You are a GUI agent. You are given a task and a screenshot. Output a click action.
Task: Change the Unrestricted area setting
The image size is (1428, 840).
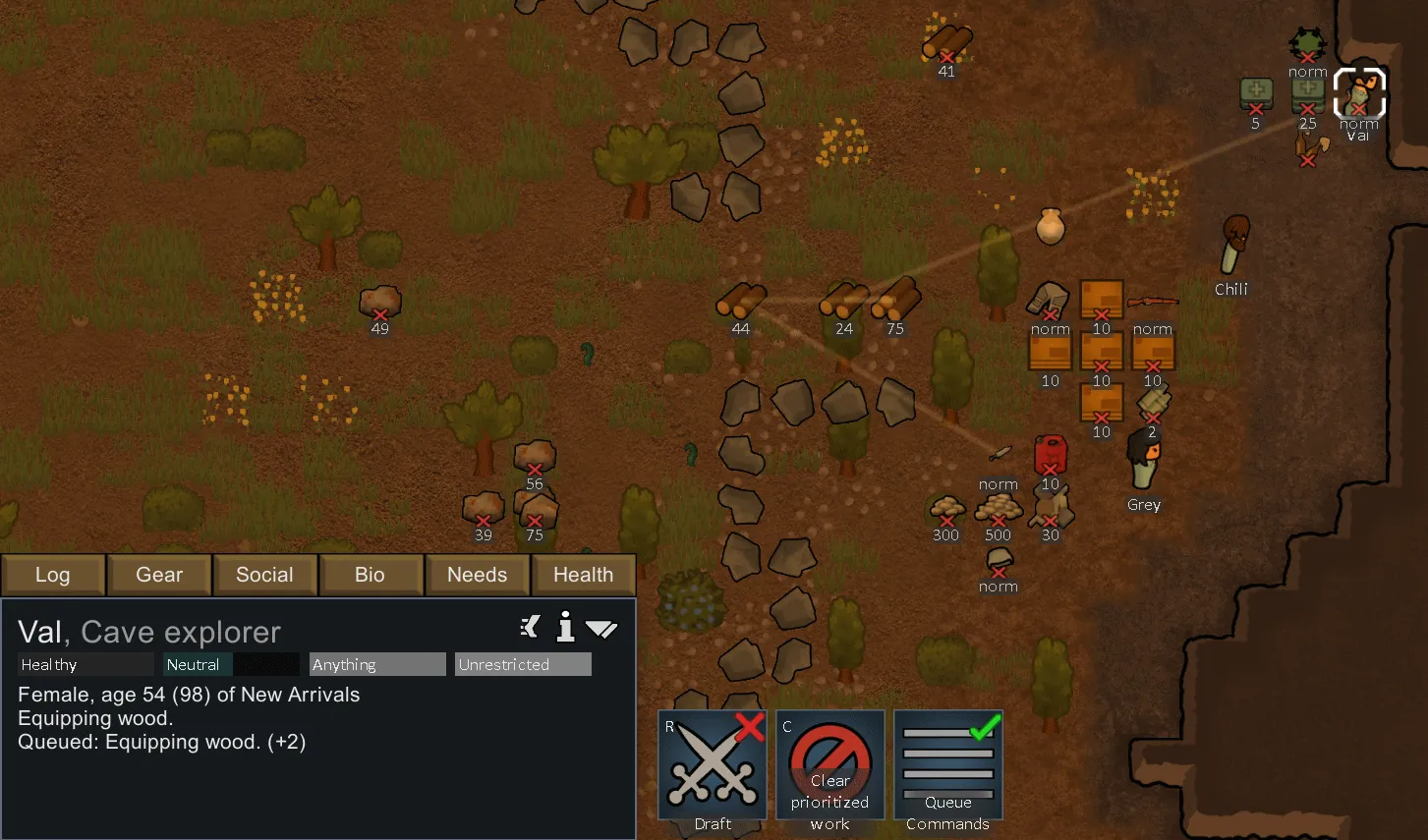[523, 665]
